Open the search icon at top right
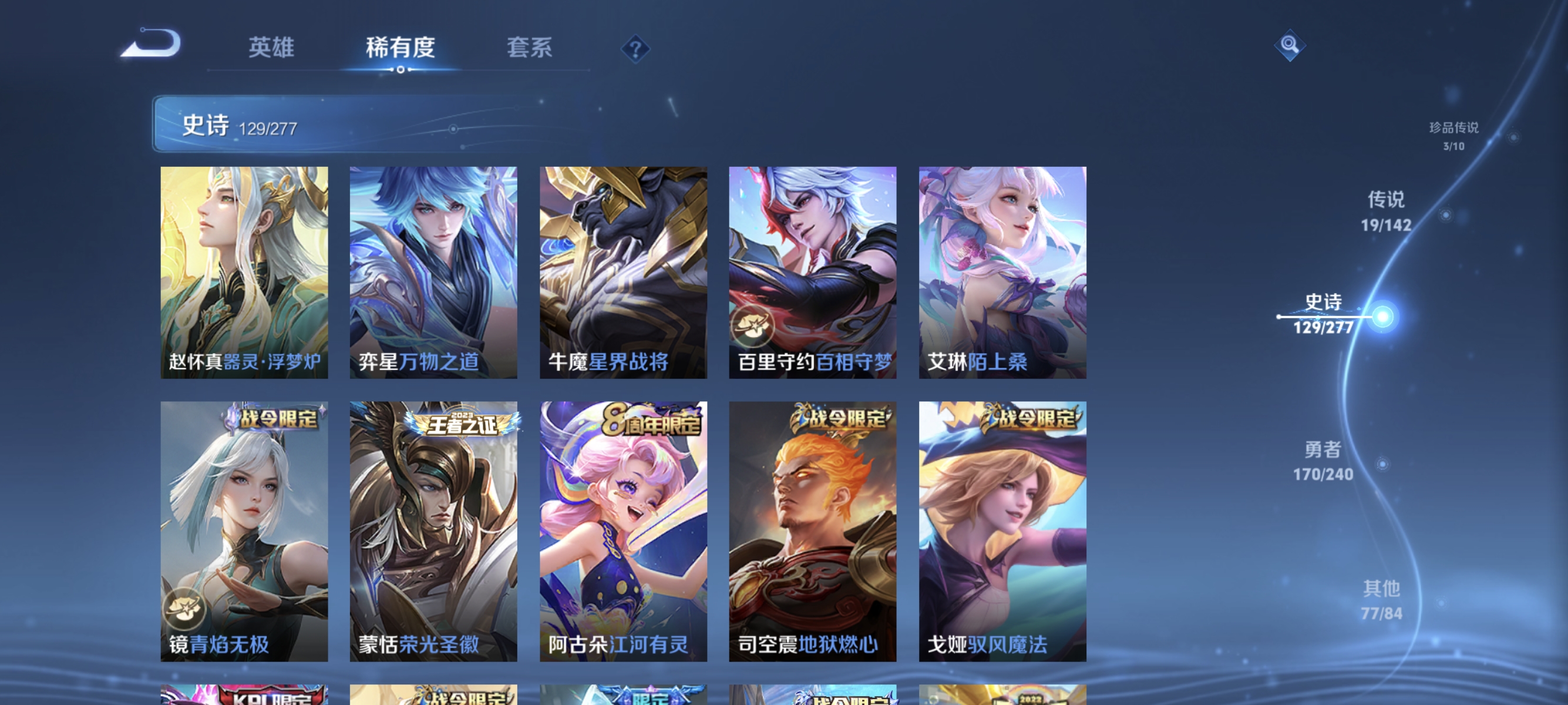 coord(1290,46)
